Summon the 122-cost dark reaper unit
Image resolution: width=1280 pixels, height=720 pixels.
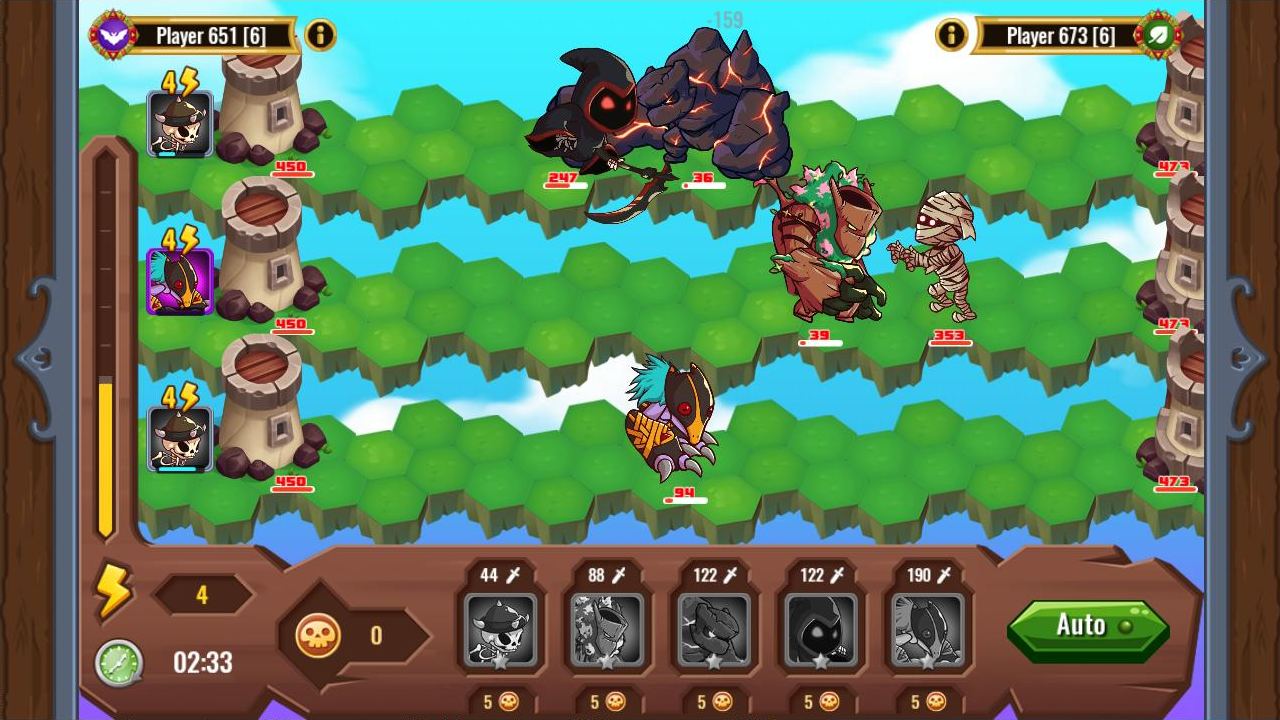(x=821, y=630)
